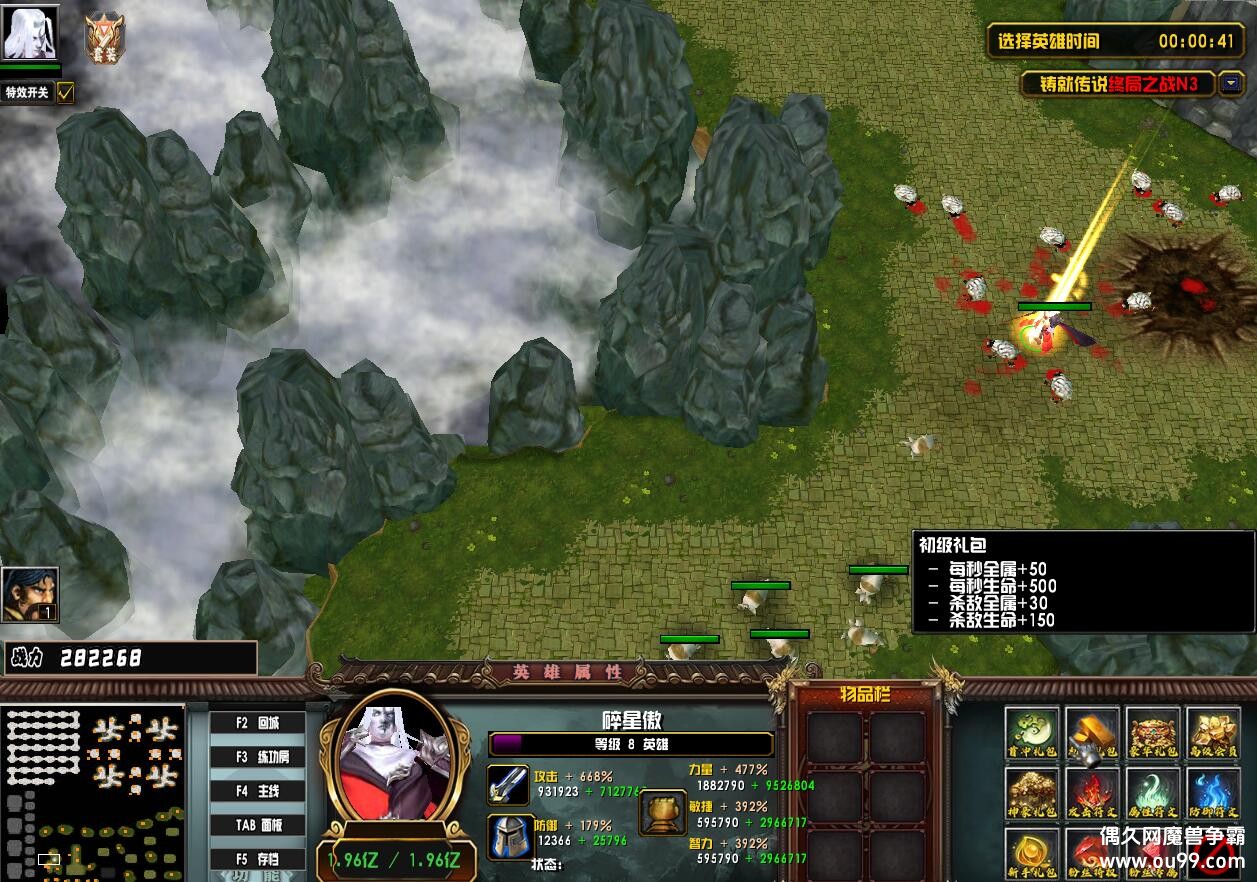Activate the 防御符文 blue defense rune
Image resolution: width=1257 pixels, height=882 pixels.
pos(1213,794)
